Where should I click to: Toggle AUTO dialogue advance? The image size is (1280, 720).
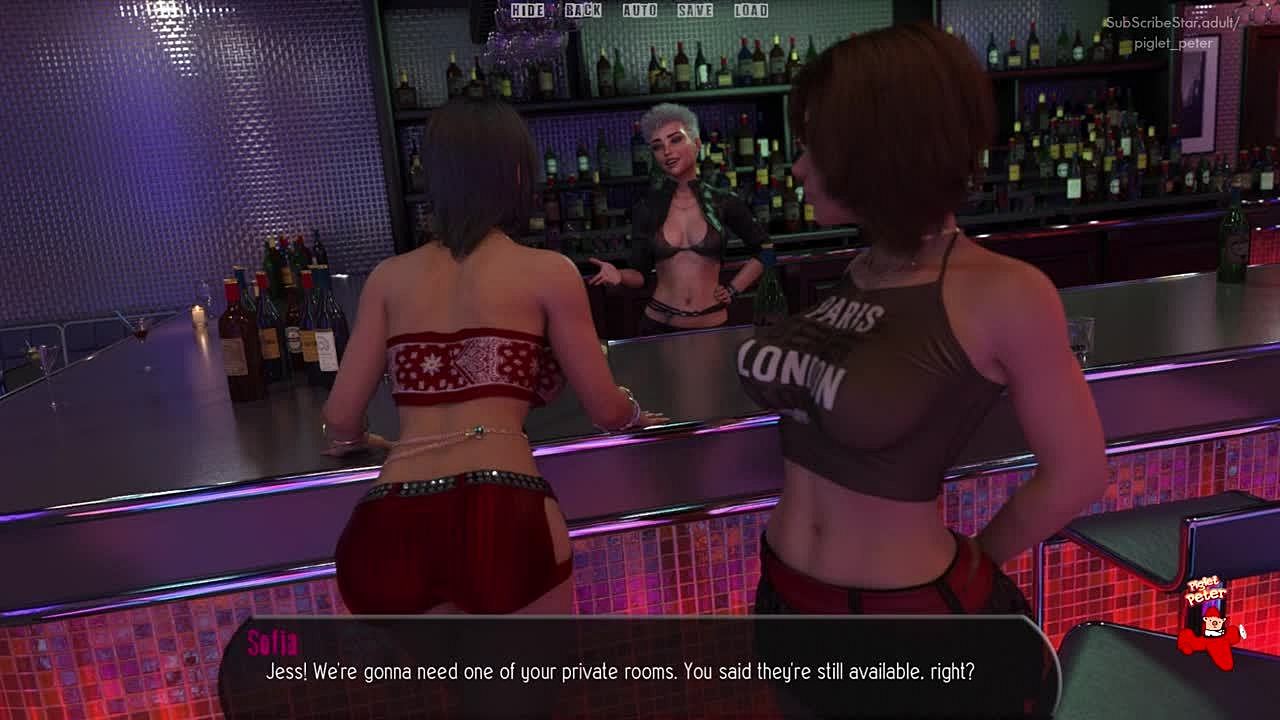[x=640, y=10]
